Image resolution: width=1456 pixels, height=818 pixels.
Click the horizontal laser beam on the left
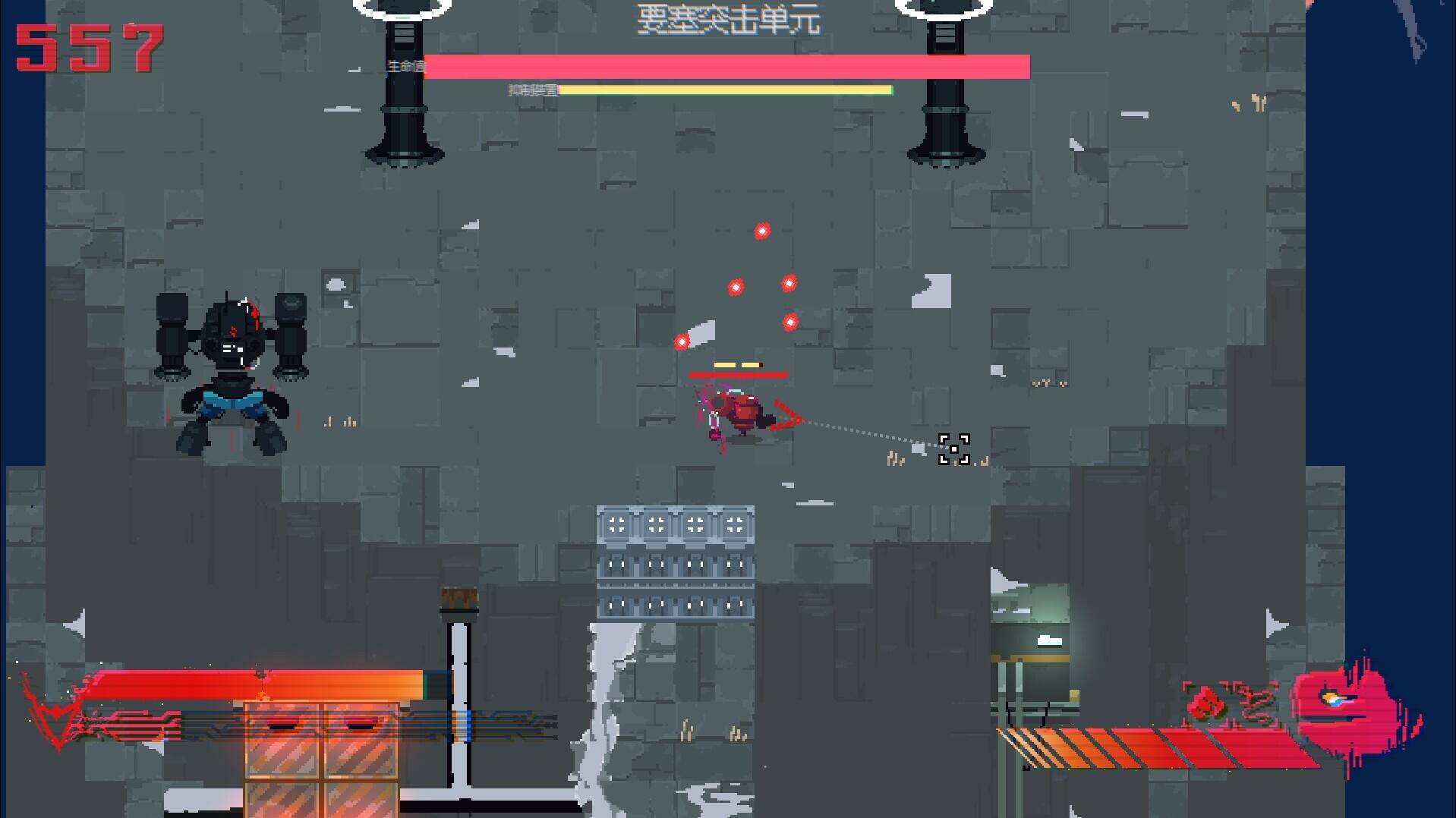click(251, 681)
